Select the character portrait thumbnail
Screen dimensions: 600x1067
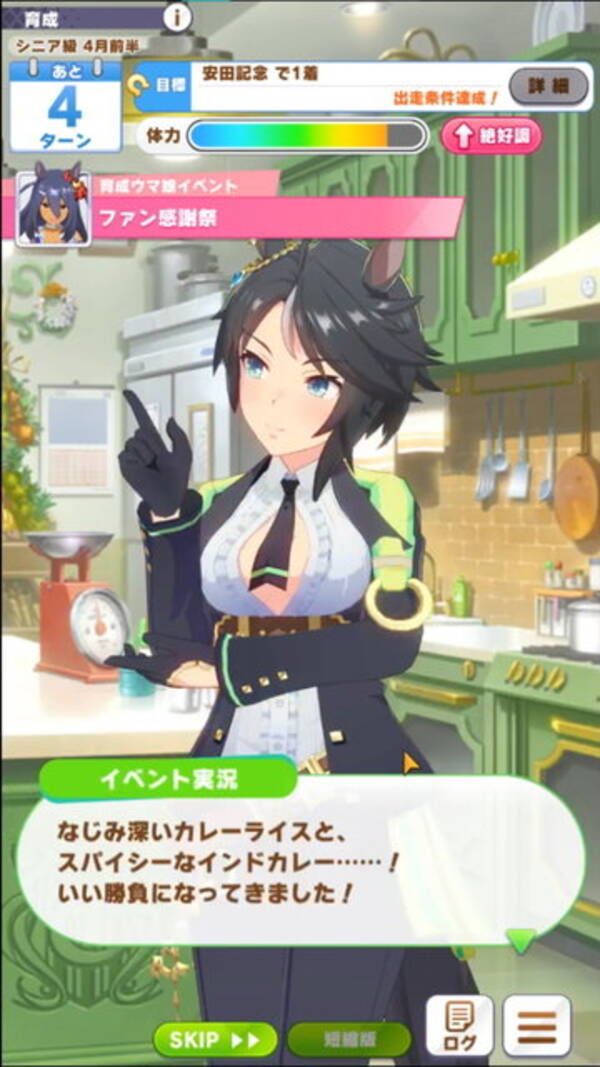tap(54, 208)
